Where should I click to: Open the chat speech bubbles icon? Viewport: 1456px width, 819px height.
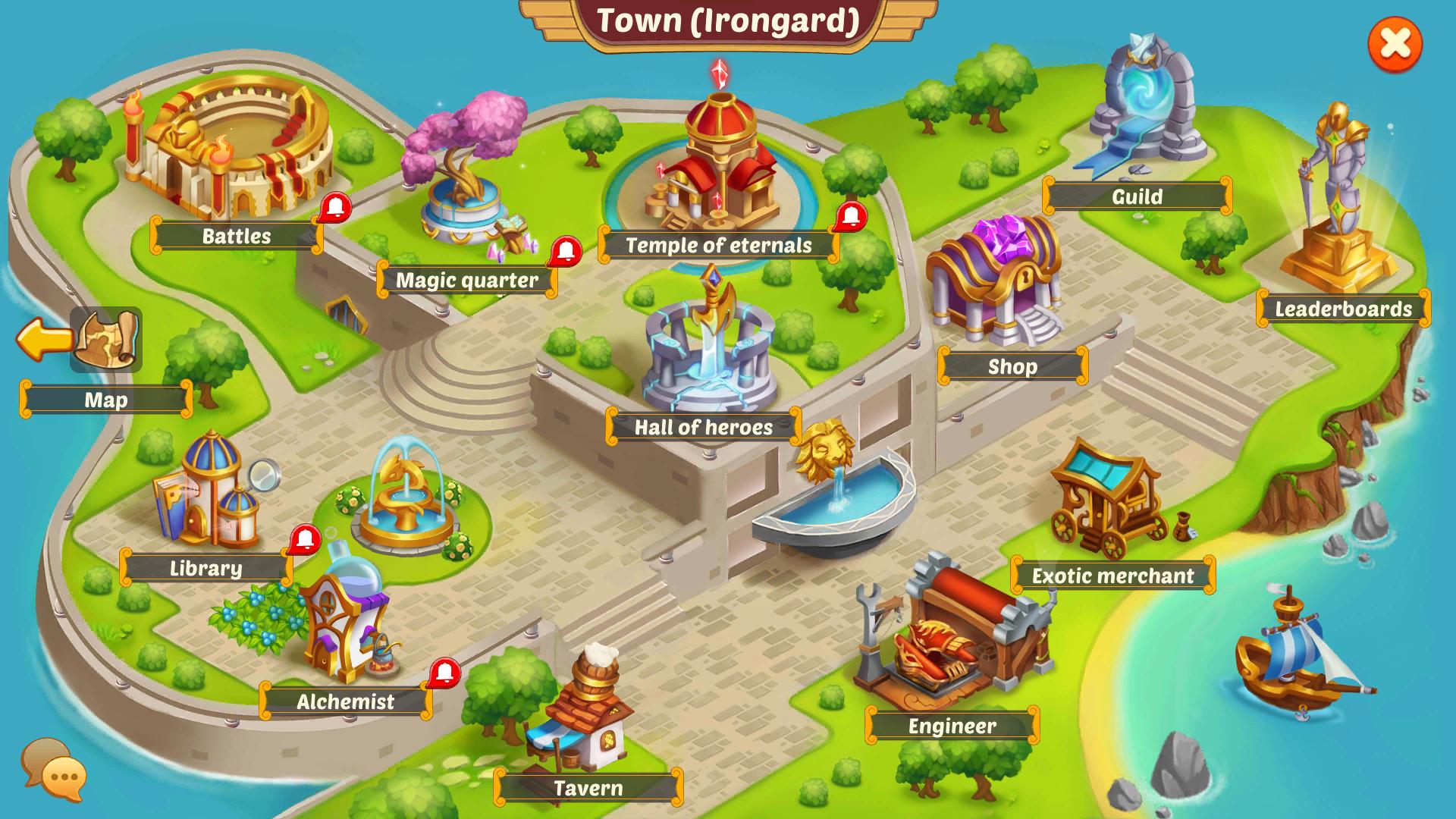click(54, 769)
